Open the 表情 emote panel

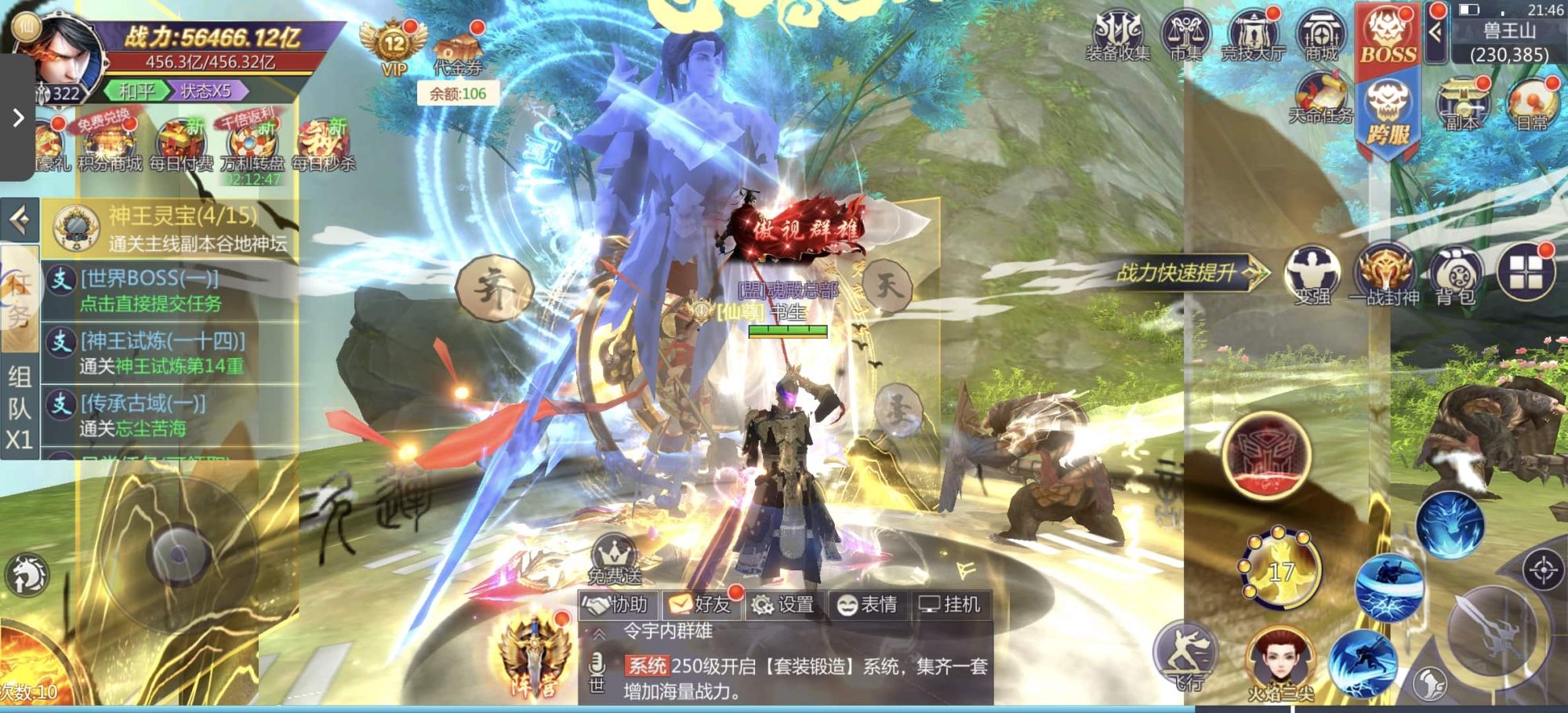(867, 605)
